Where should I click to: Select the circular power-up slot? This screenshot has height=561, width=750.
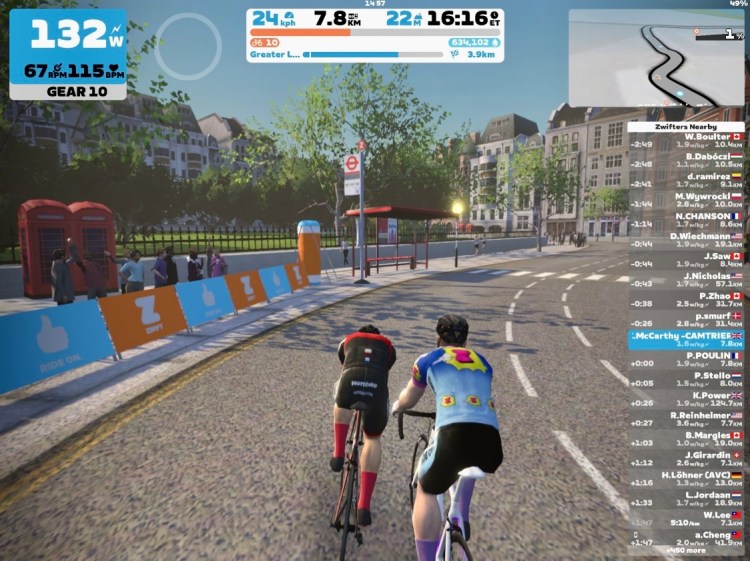tap(188, 47)
